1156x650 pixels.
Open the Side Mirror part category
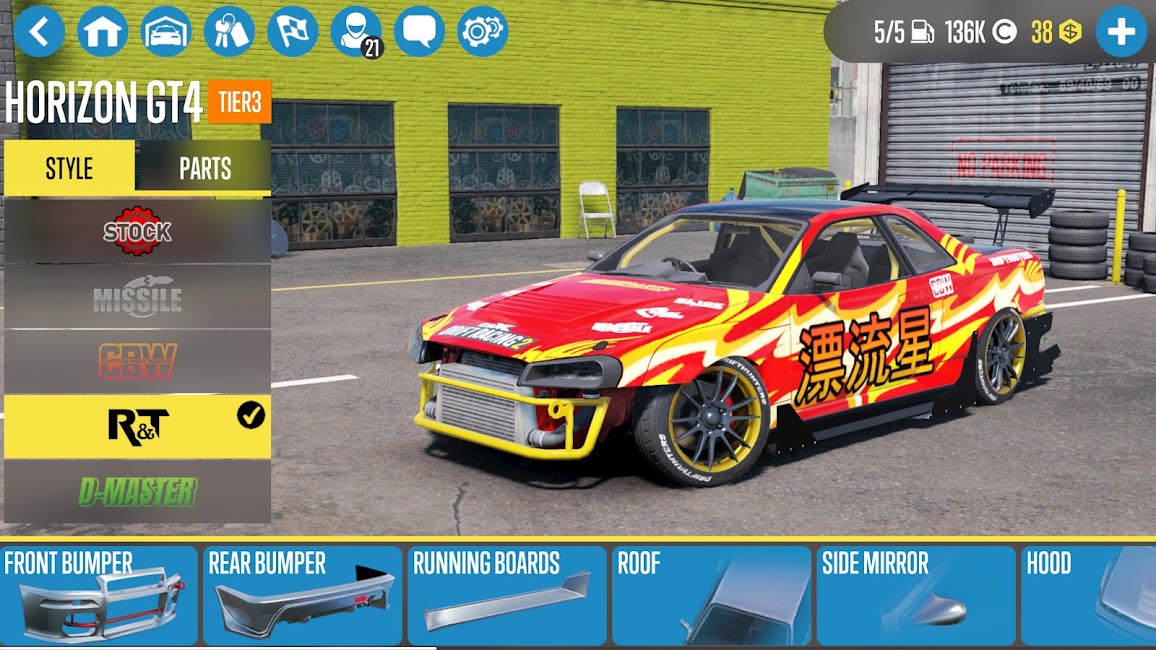tap(916, 596)
